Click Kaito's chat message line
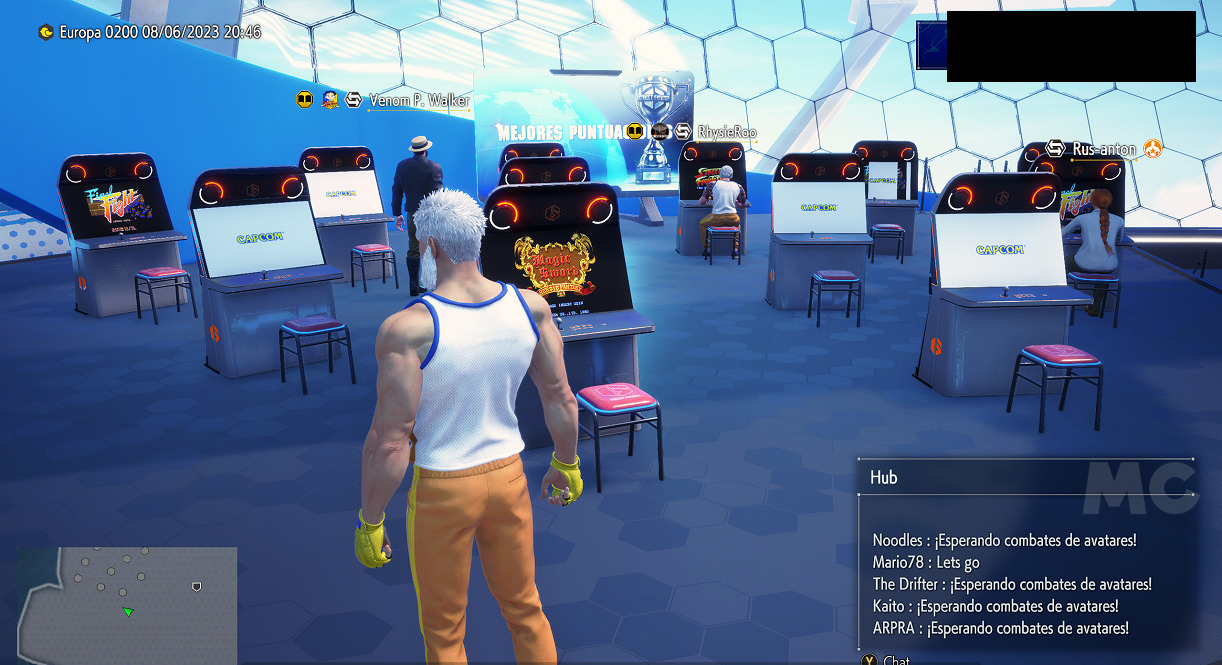 995,606
